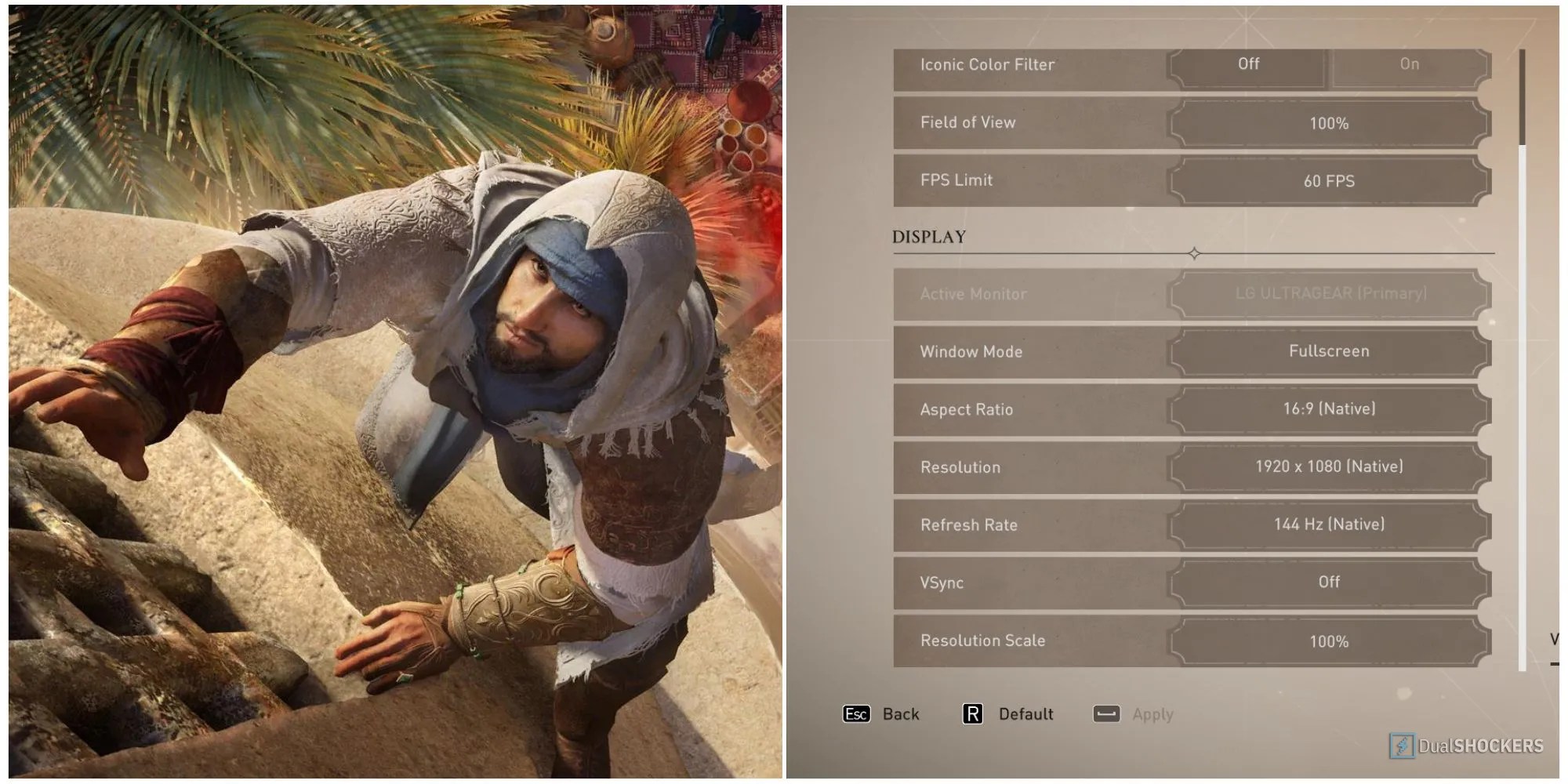The image size is (1568, 784).
Task: Adjust the Field of View value
Action: (1329, 123)
